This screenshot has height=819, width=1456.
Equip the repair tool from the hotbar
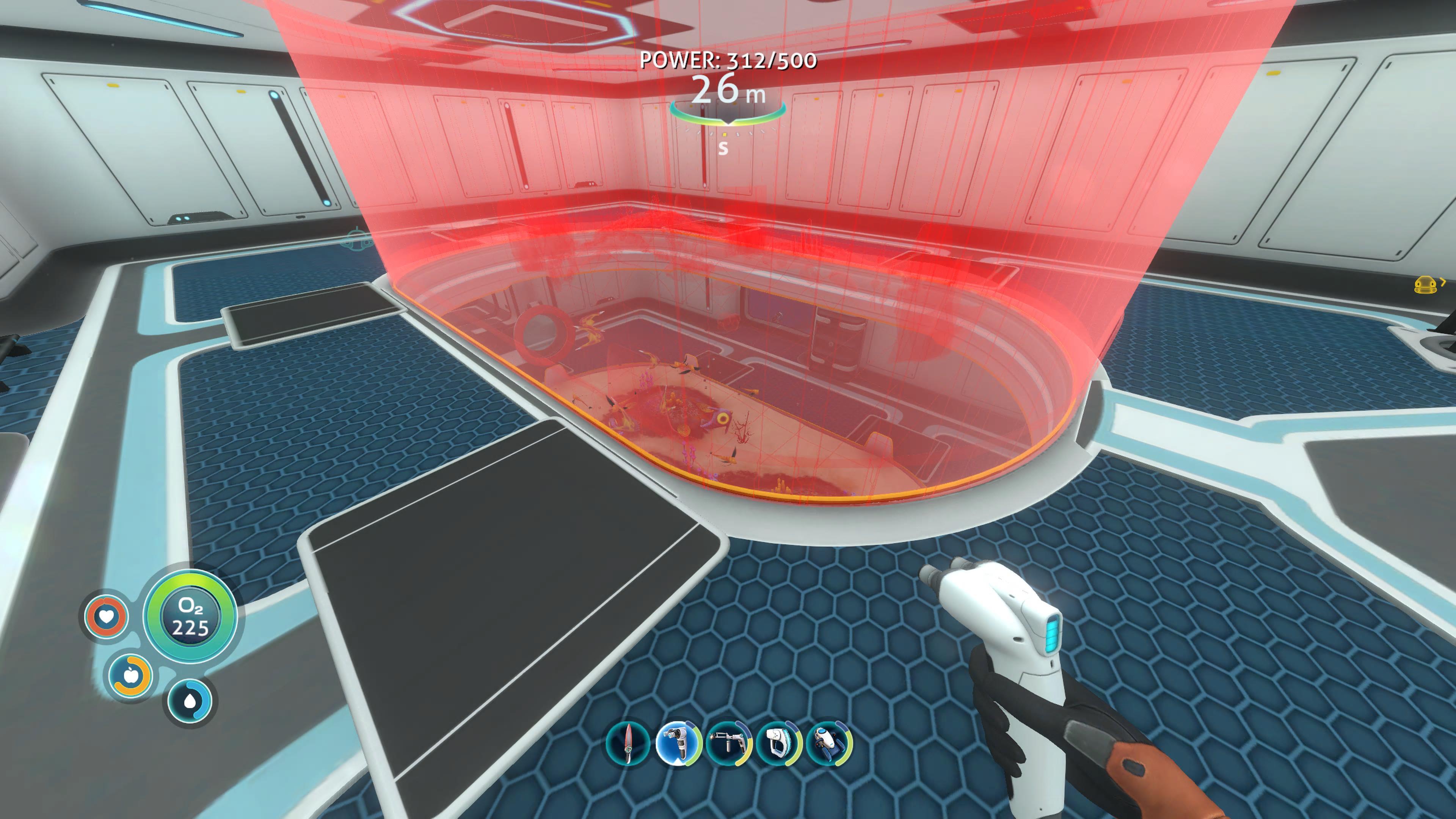(x=728, y=743)
